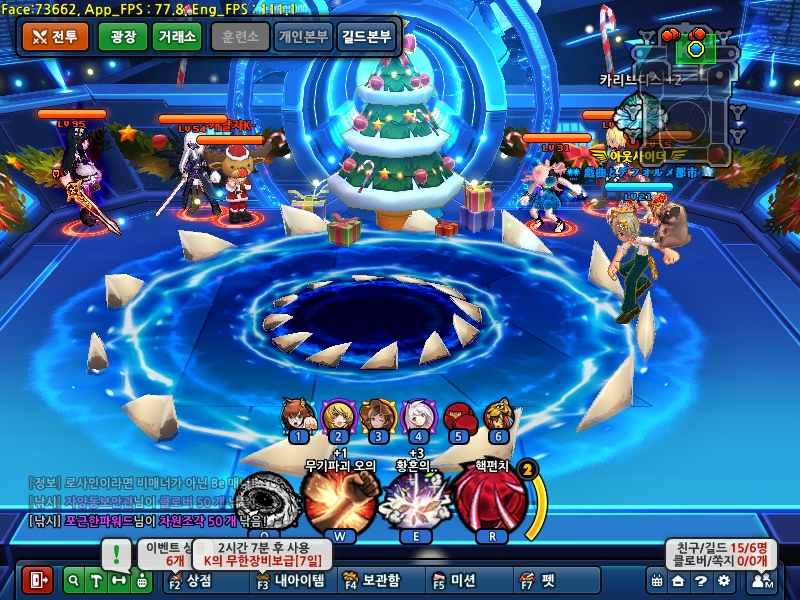
Task: Select the red boxing glove in slot 5
Action: pos(458,416)
